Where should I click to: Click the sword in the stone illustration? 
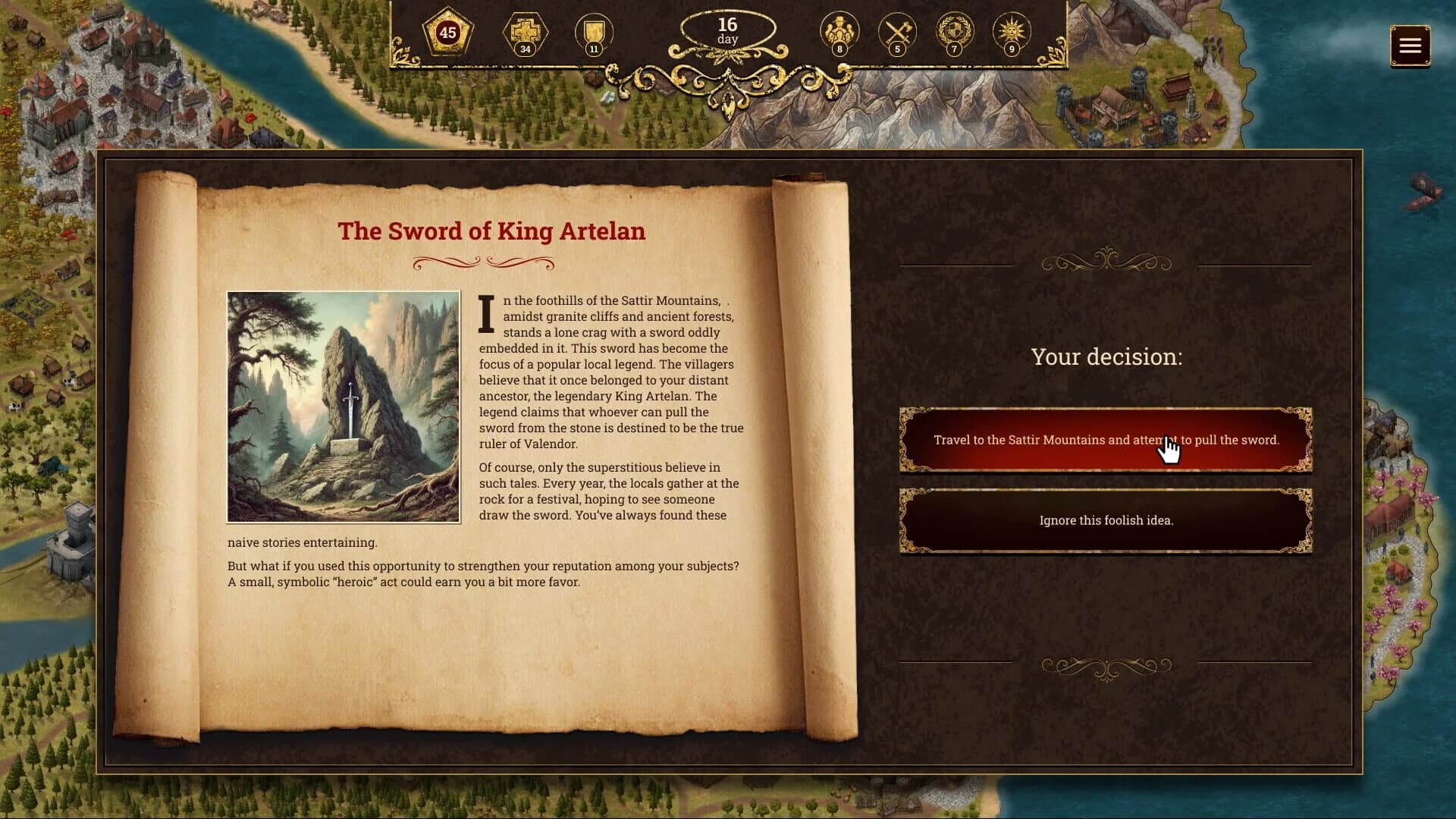(x=343, y=406)
